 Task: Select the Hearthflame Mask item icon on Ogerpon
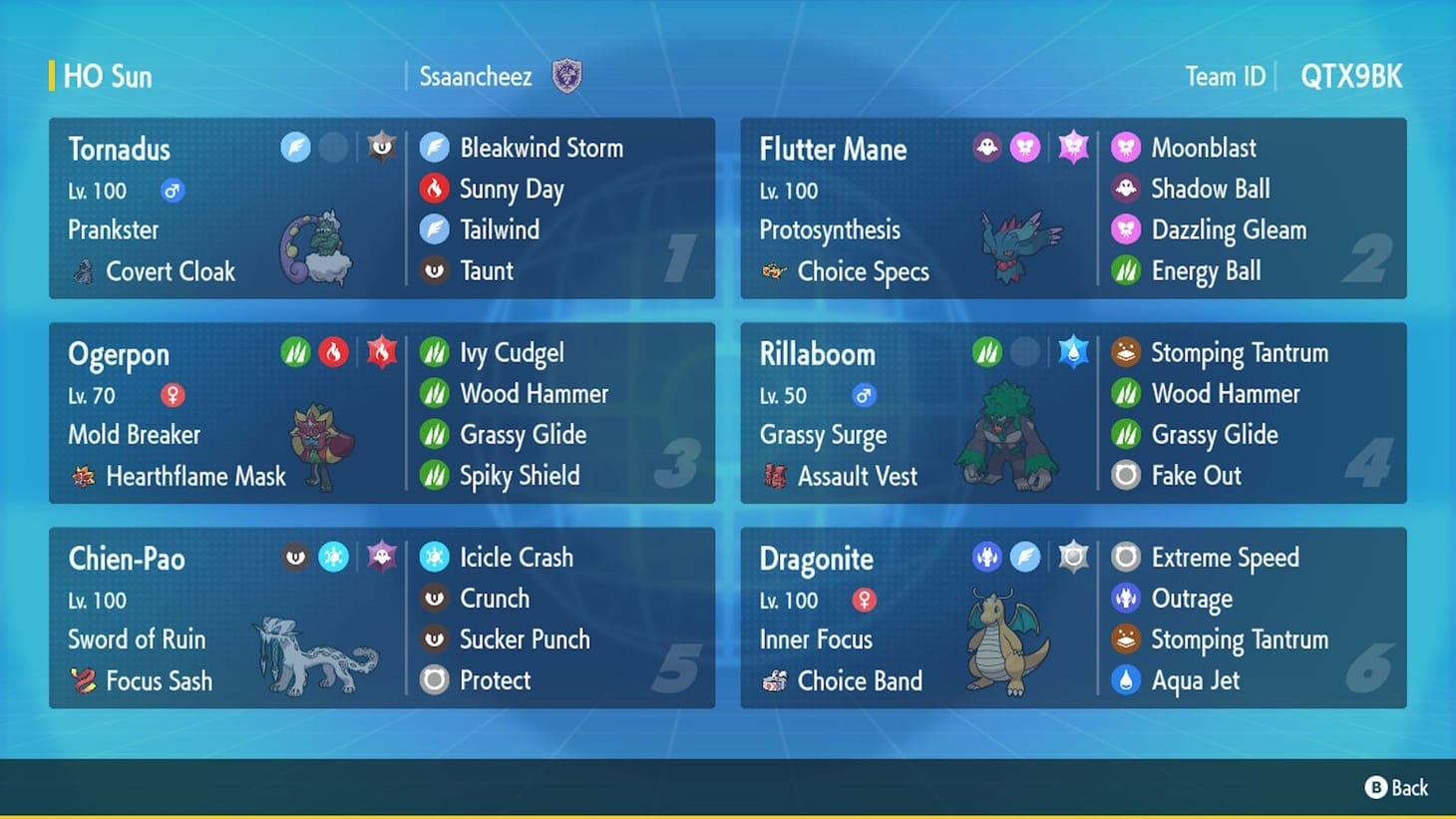pos(83,476)
